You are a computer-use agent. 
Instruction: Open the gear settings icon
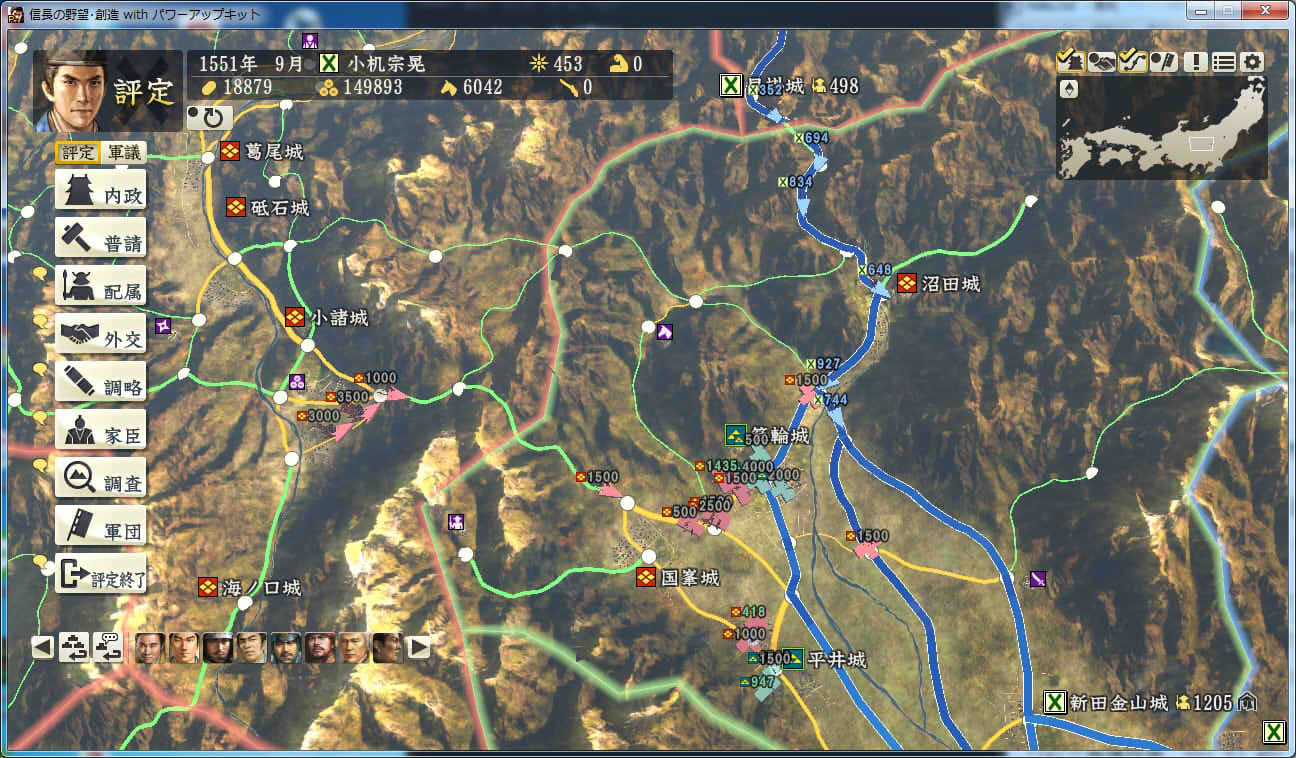point(1253,61)
